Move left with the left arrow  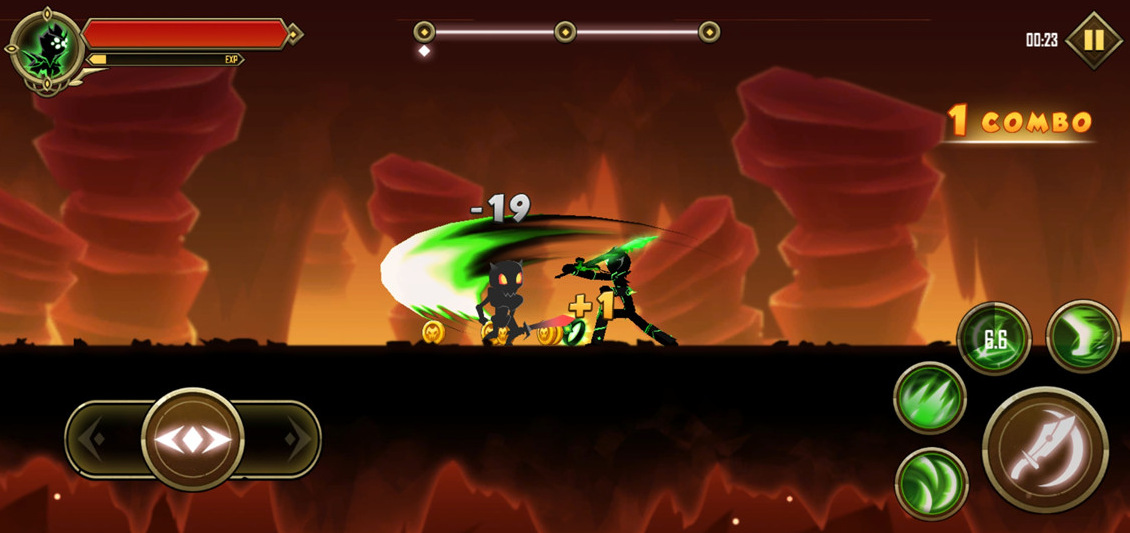(93, 439)
